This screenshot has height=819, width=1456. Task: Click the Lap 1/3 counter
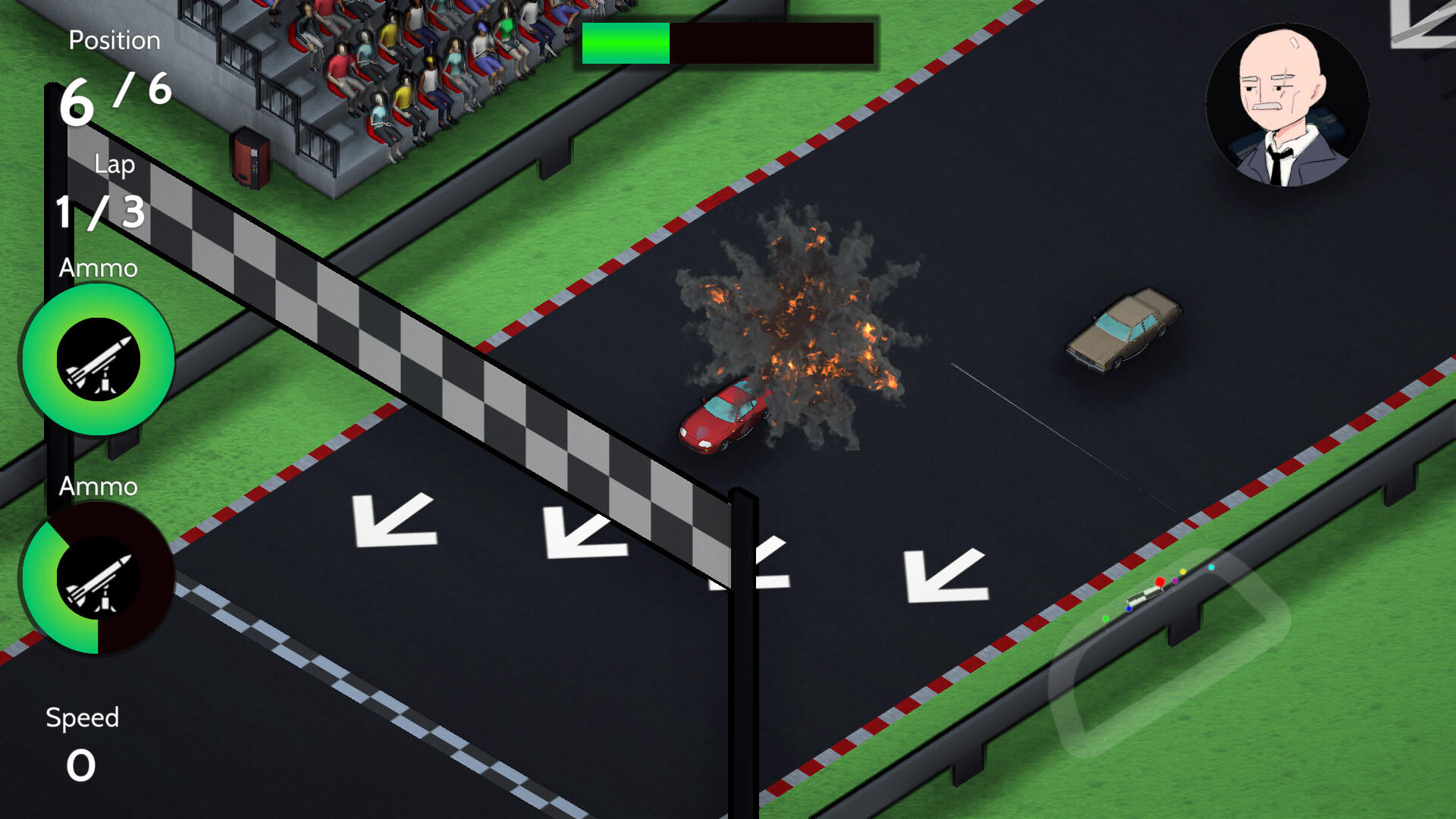coord(99,212)
